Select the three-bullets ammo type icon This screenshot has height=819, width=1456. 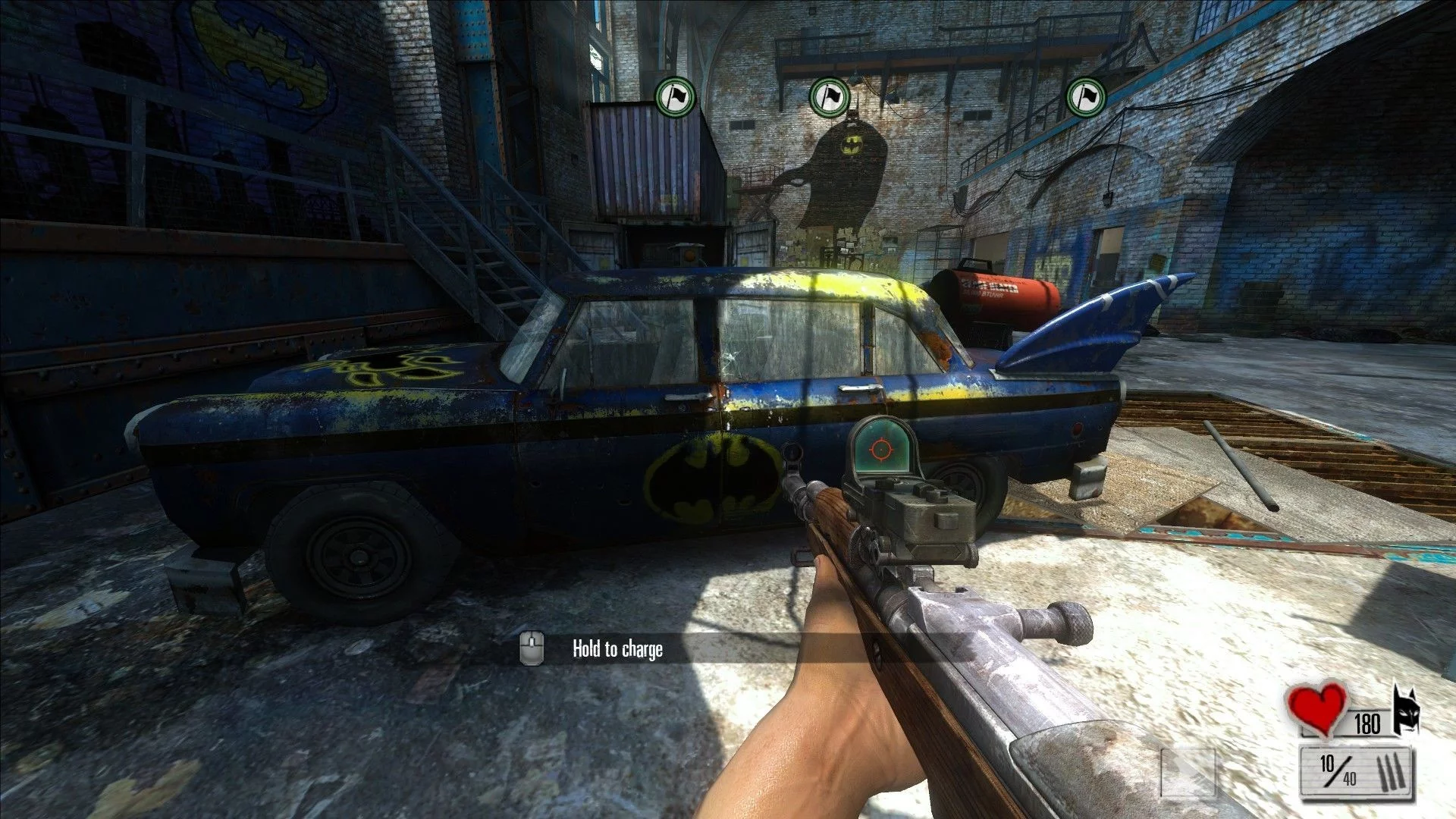click(x=1393, y=772)
